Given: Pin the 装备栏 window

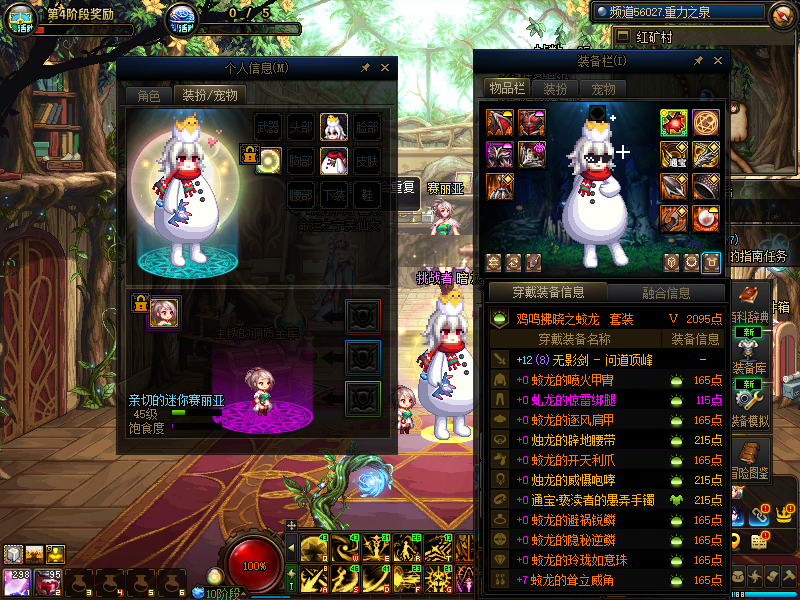Looking at the screenshot, I should [697, 61].
